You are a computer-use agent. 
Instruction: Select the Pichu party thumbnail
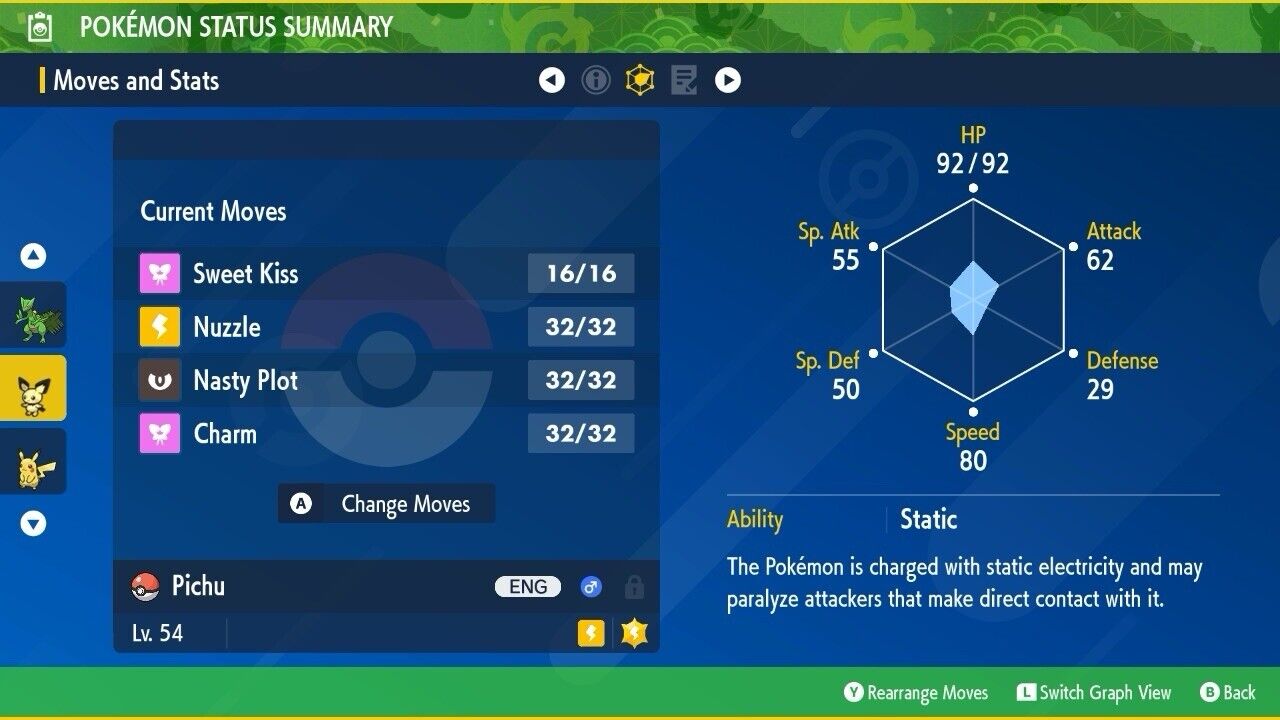(x=33, y=388)
